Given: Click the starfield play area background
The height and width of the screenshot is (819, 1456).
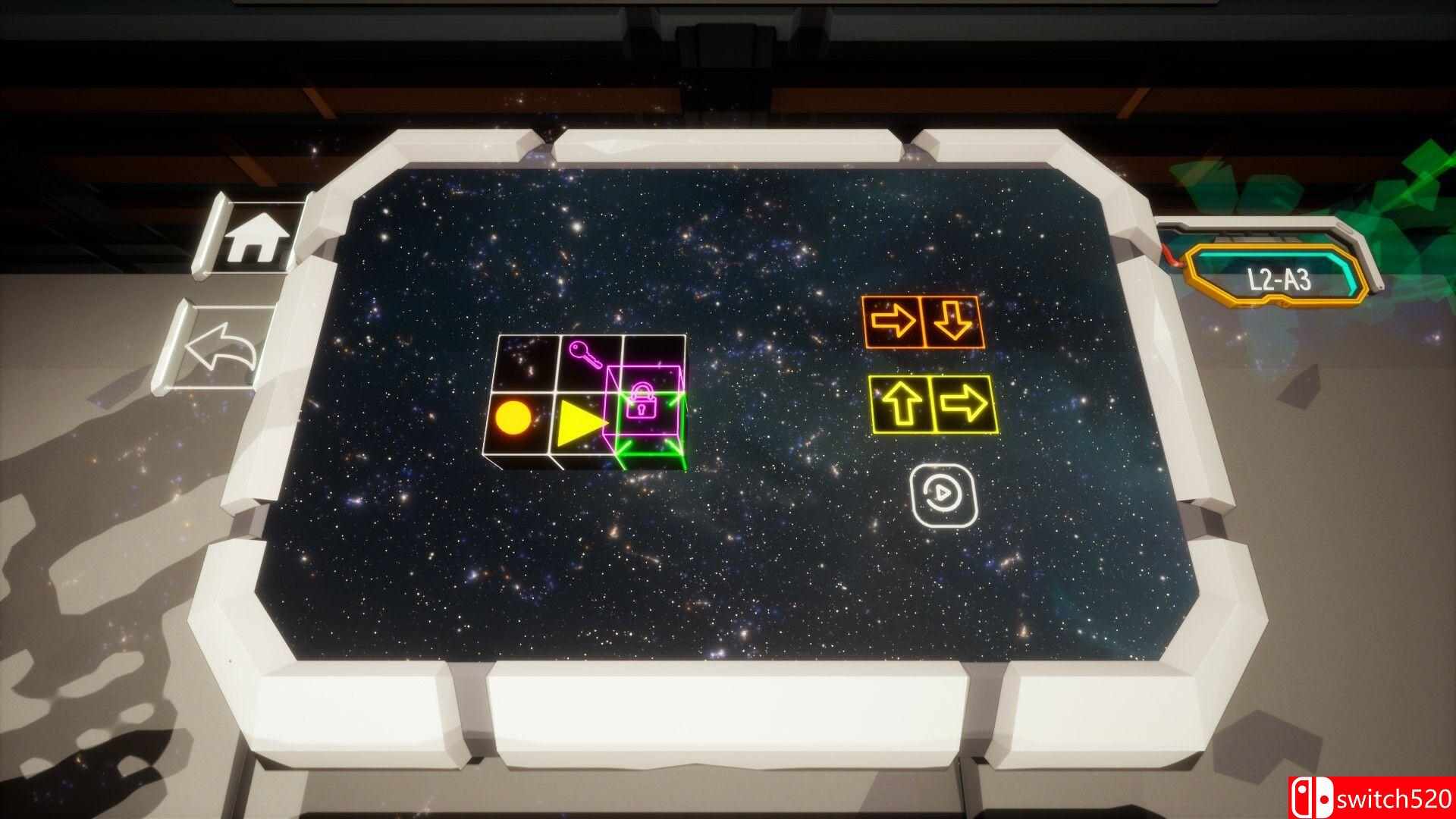Looking at the screenshot, I should [x=758, y=591].
